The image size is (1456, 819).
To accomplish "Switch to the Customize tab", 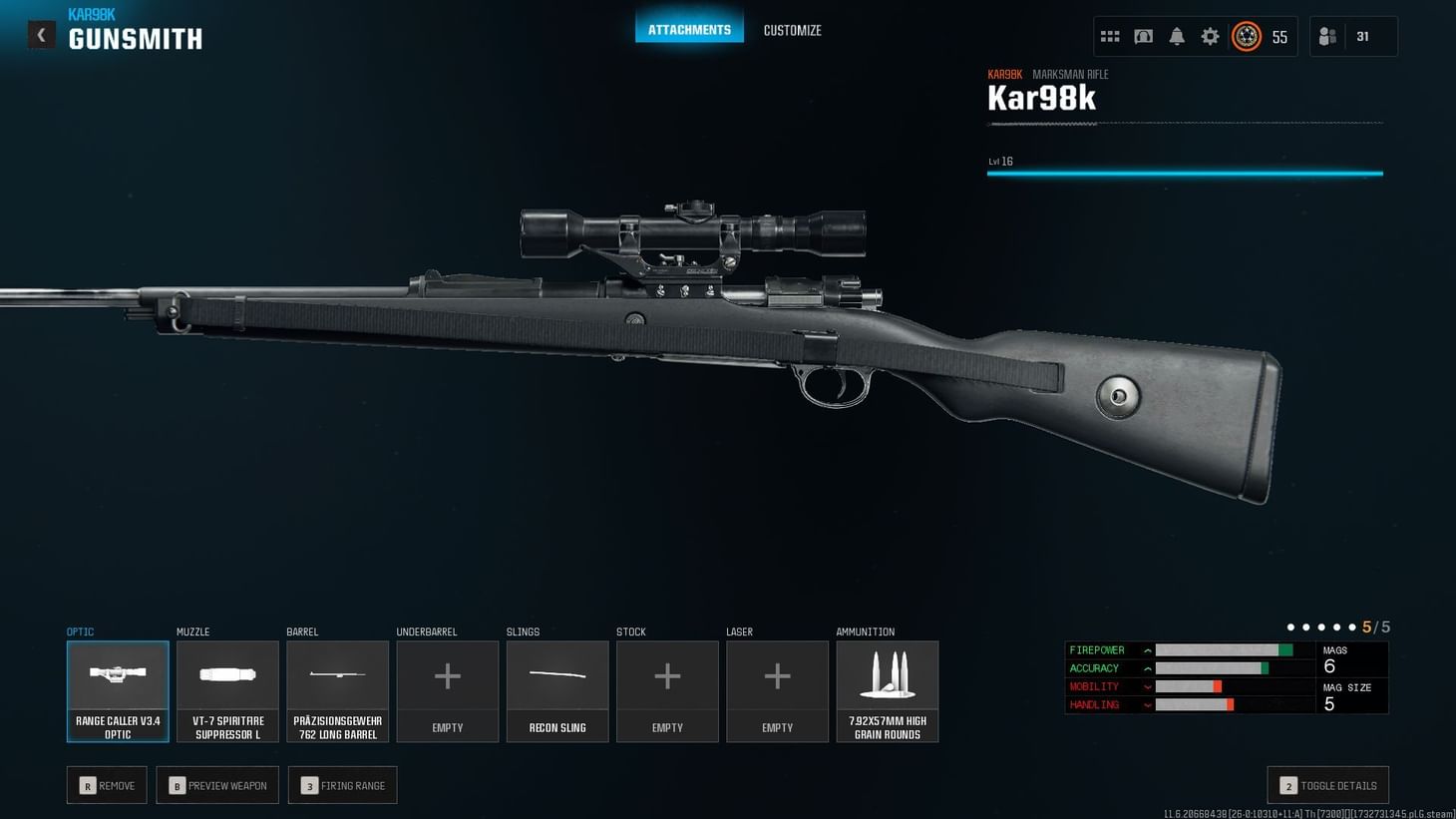I will click(792, 30).
